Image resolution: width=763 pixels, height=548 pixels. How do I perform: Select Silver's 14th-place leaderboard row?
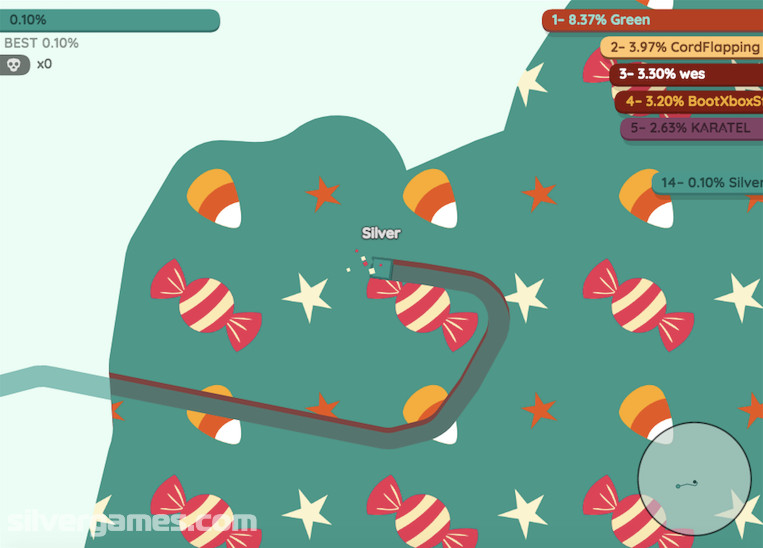coord(707,183)
